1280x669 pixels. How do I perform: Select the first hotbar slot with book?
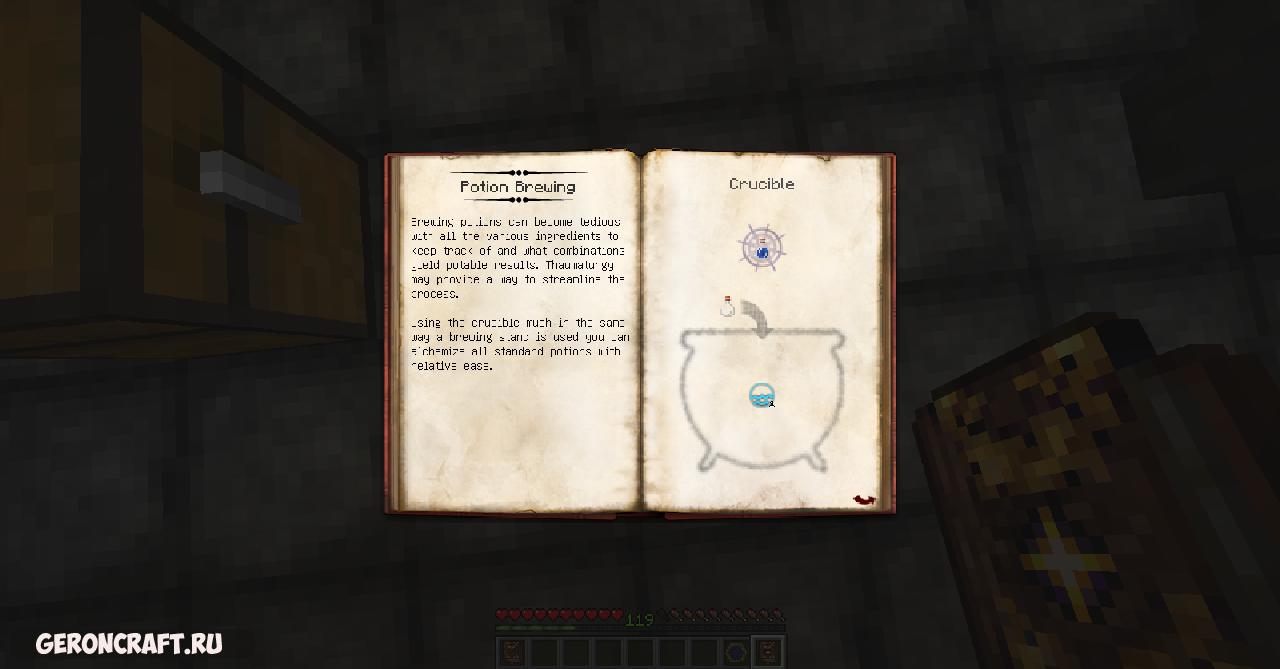click(x=510, y=652)
